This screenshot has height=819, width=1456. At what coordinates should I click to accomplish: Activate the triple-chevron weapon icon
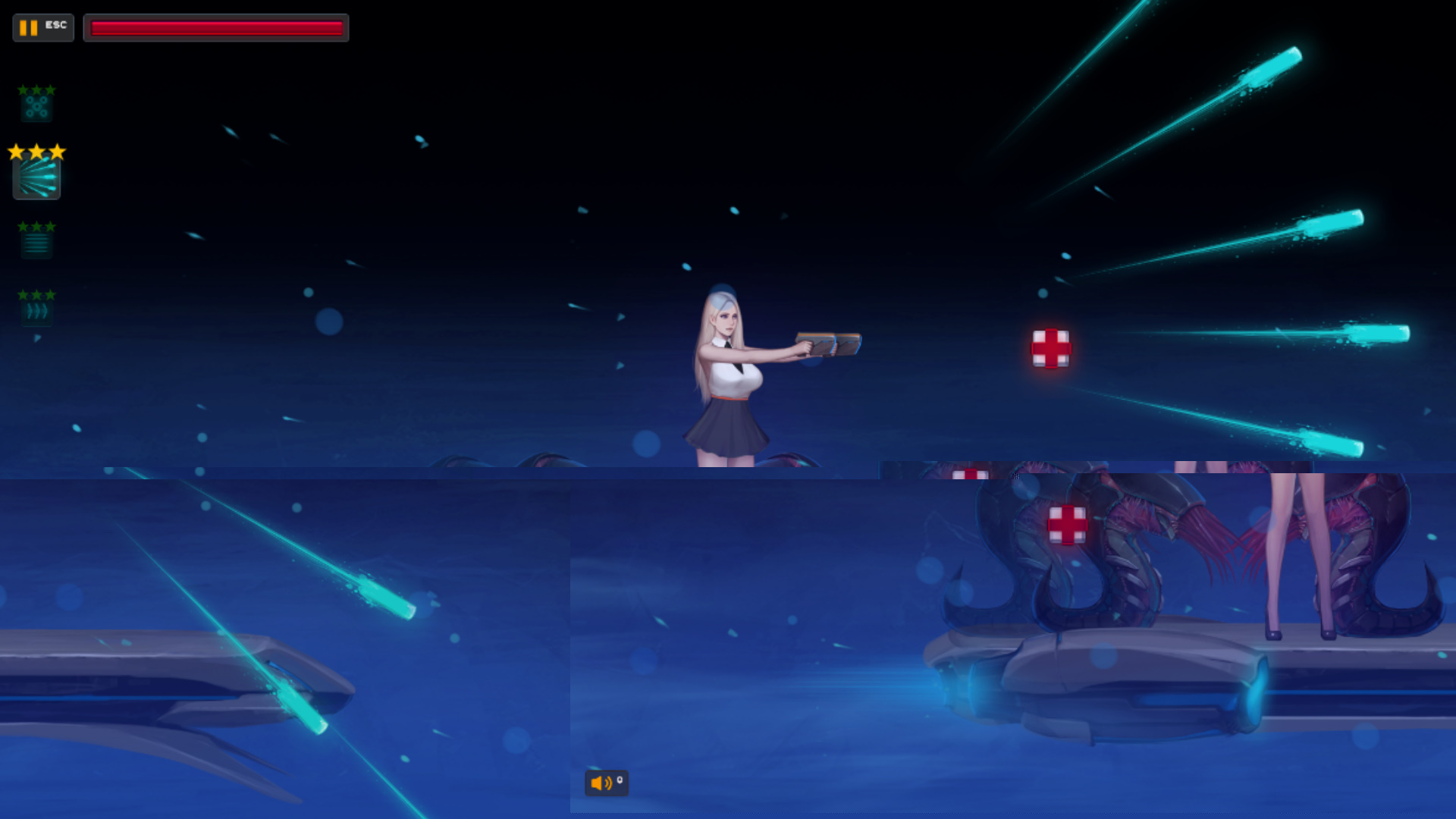pyautogui.click(x=36, y=311)
